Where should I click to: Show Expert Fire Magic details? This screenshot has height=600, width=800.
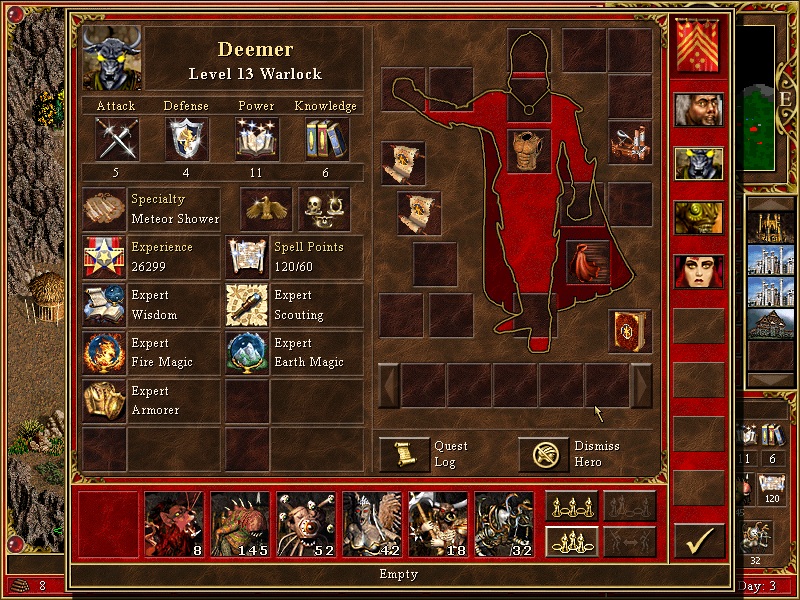pyautogui.click(x=104, y=352)
